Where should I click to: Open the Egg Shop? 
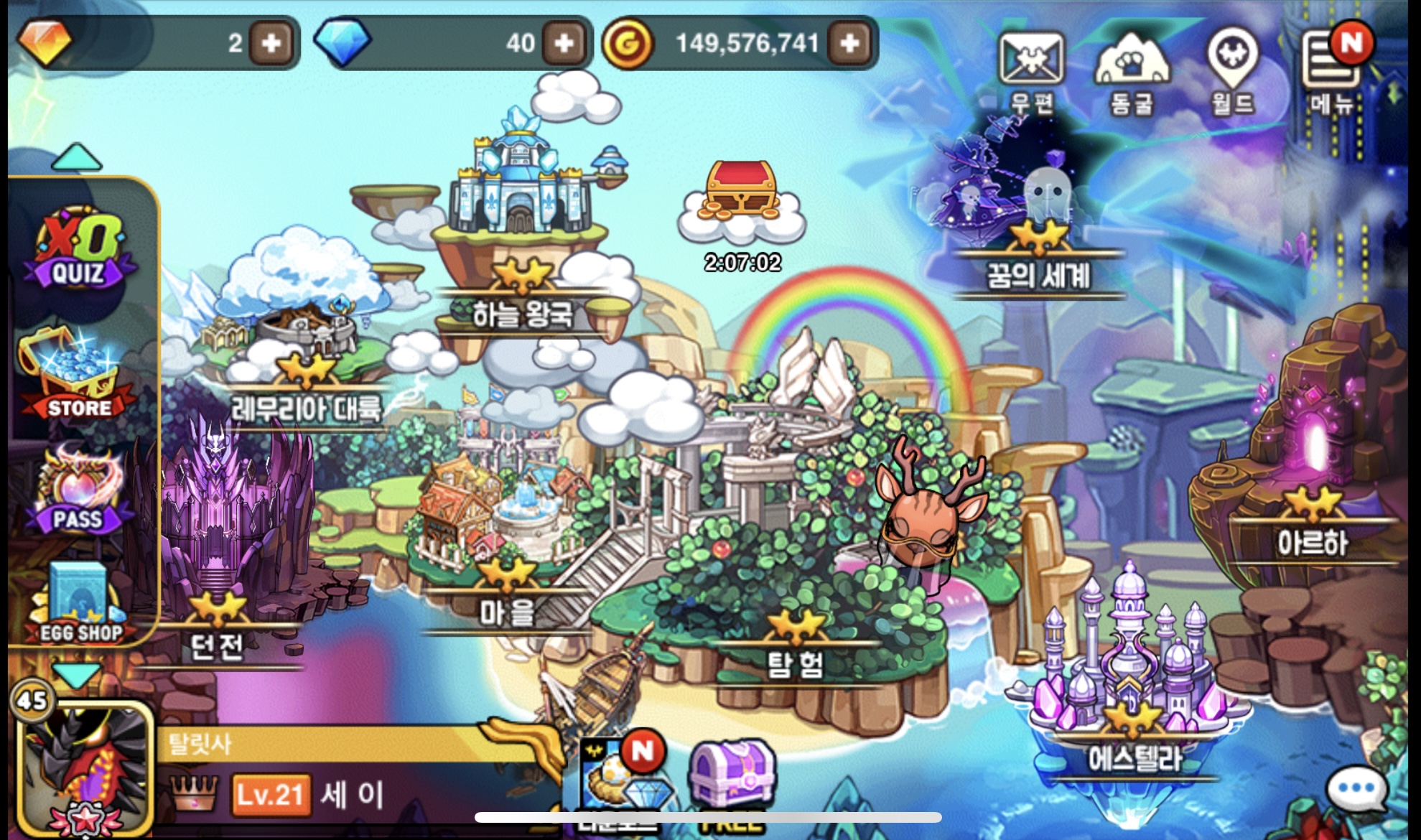pos(79,605)
